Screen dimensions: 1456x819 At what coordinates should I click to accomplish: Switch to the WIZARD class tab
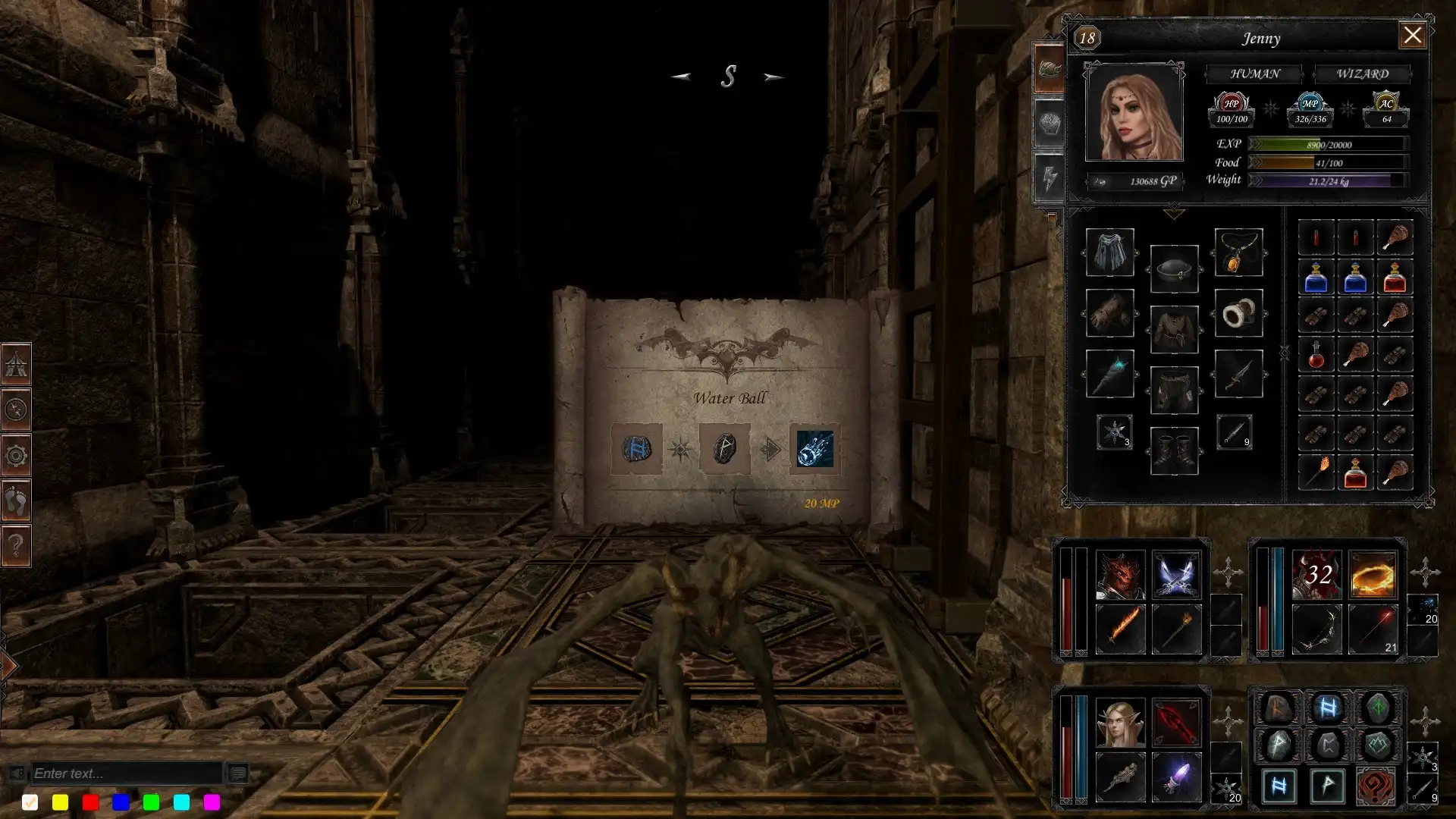point(1363,74)
